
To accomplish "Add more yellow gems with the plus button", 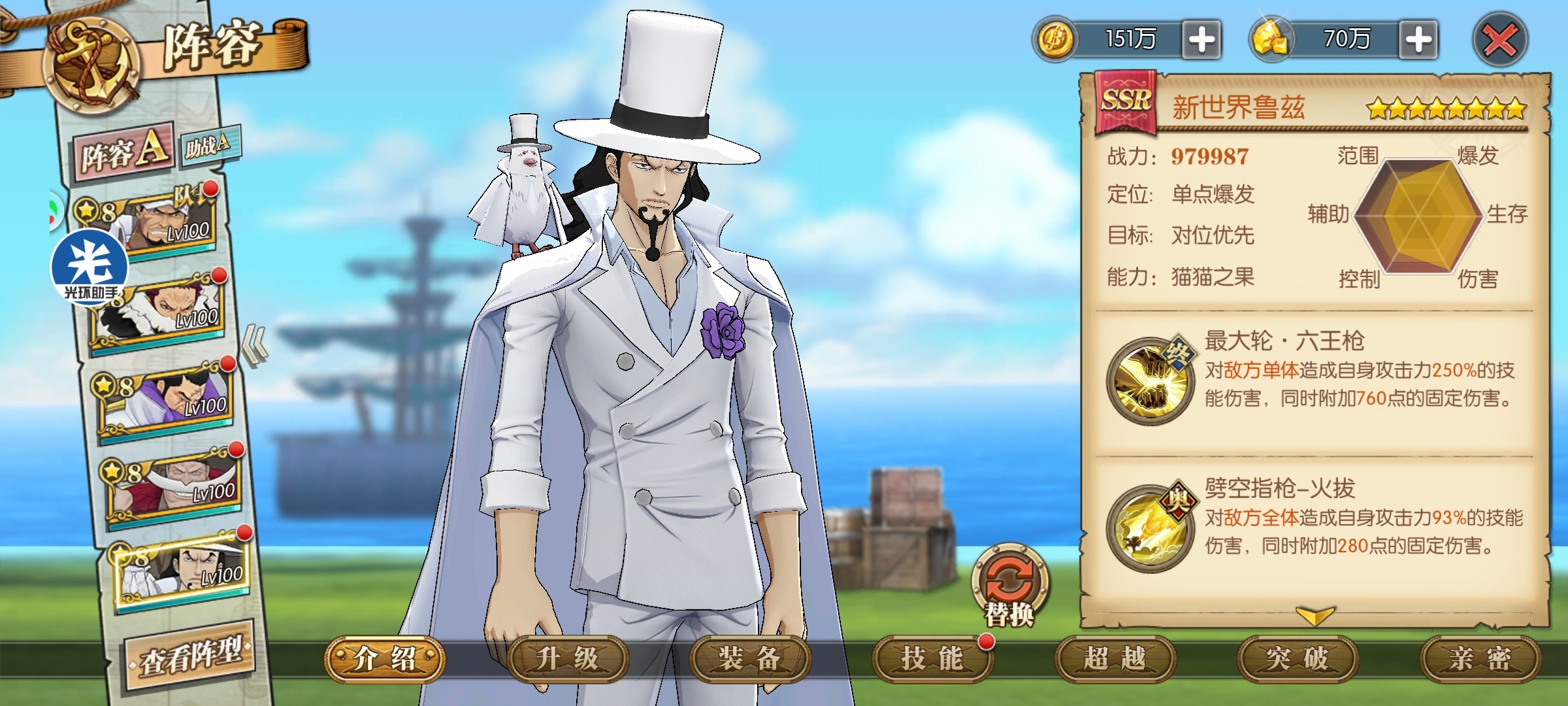I will [x=1418, y=40].
